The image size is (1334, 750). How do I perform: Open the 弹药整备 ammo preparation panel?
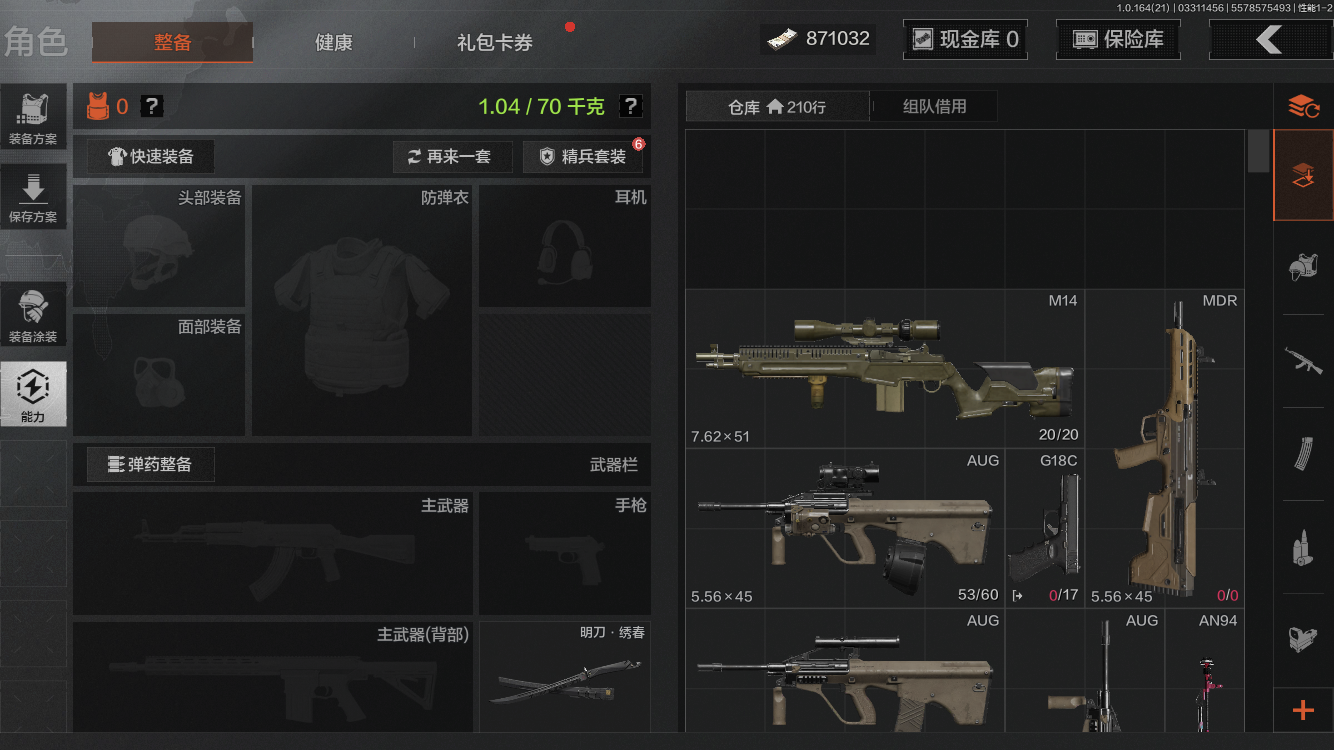click(149, 464)
